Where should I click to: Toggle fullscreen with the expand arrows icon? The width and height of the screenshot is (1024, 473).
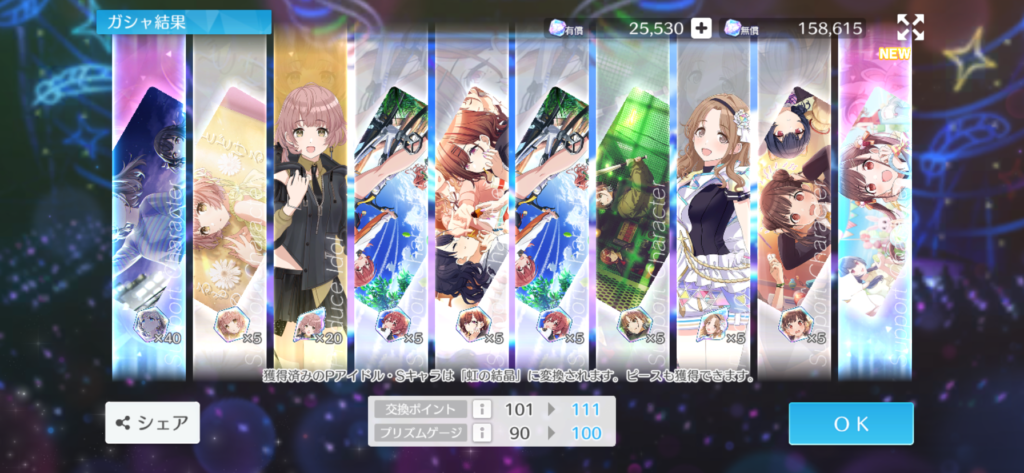pos(910,27)
